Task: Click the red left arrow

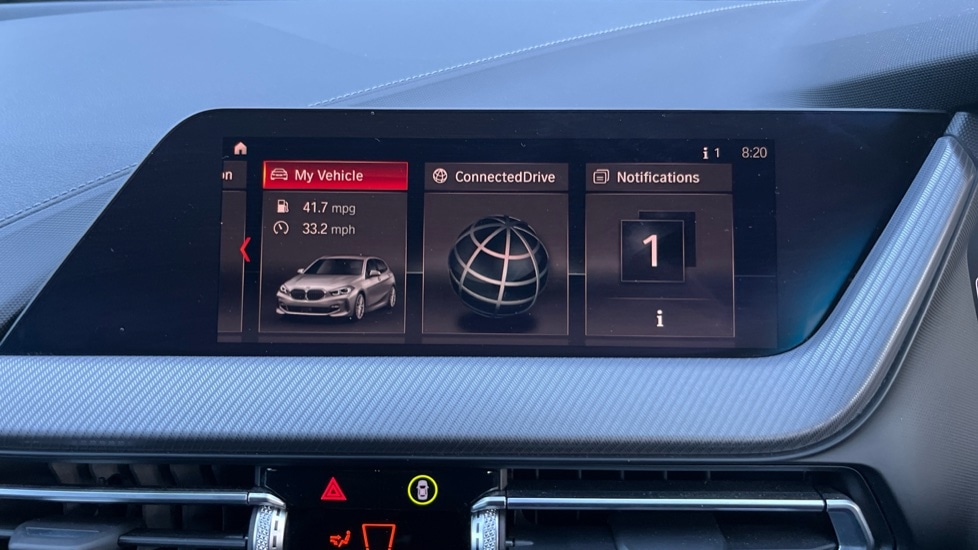Action: (x=245, y=250)
